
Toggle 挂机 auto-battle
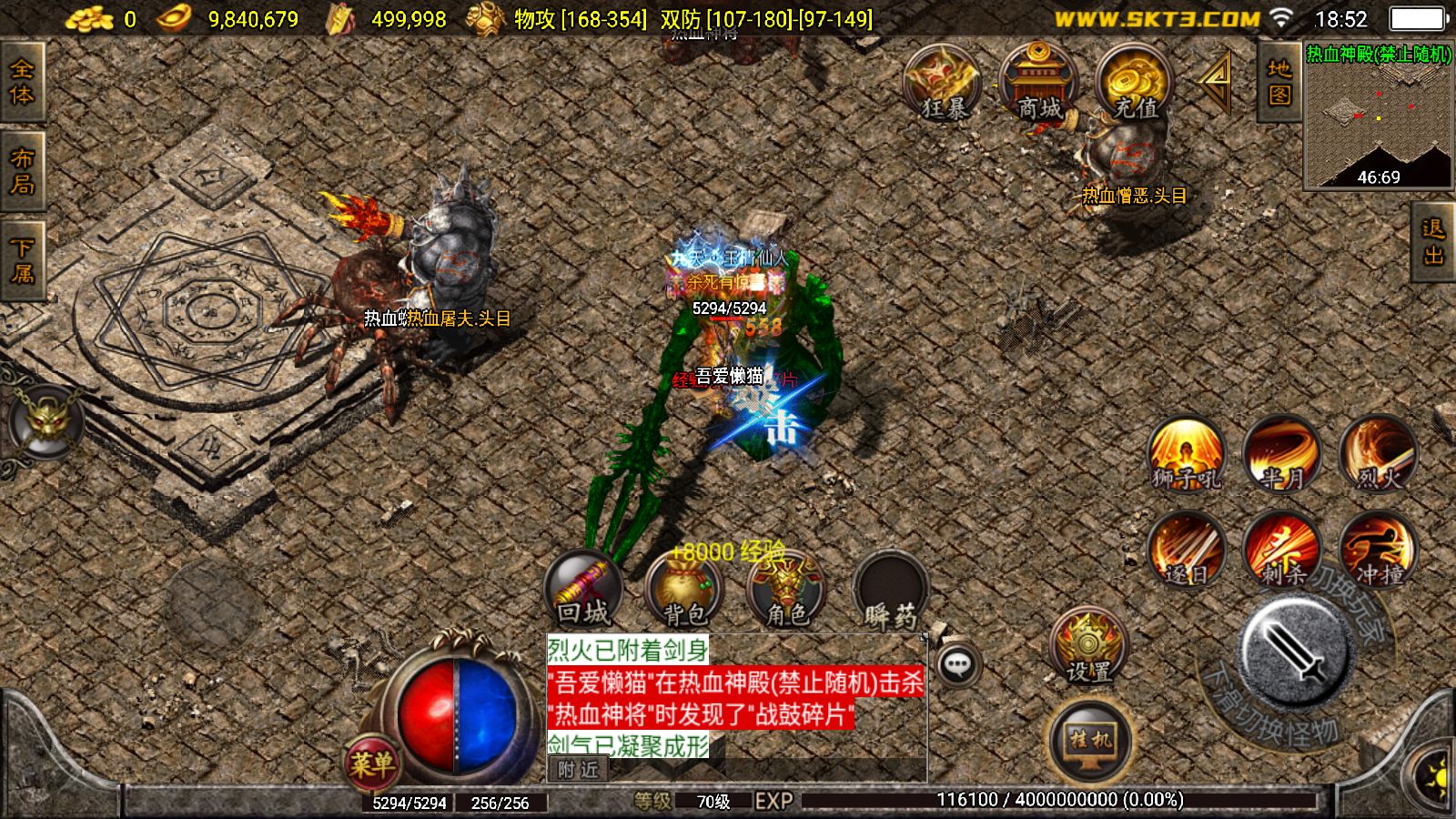coord(1090,741)
